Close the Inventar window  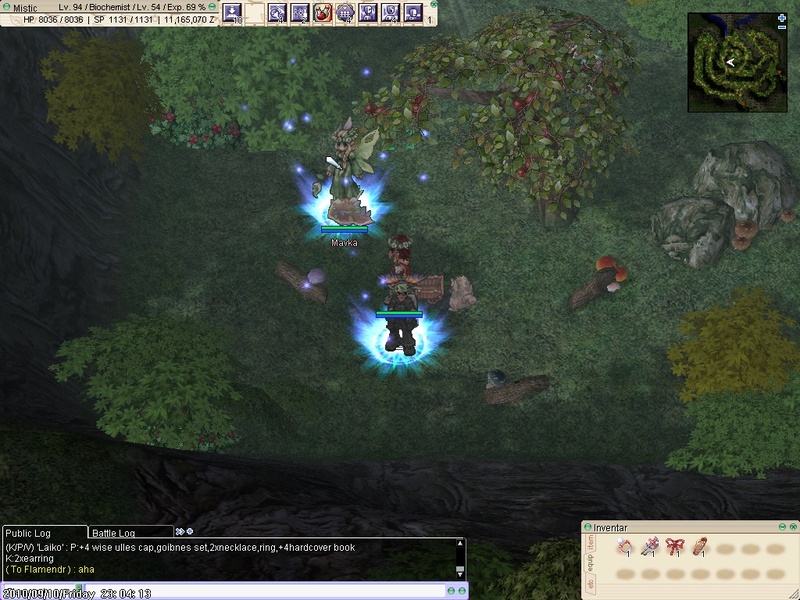coord(791,526)
